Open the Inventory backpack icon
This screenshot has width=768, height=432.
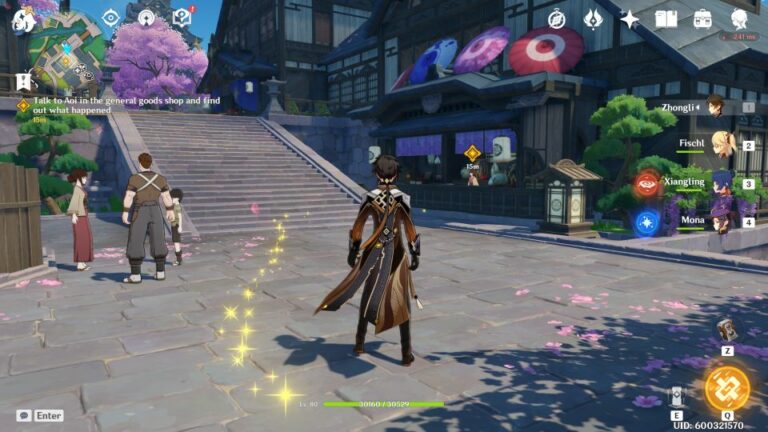703,18
